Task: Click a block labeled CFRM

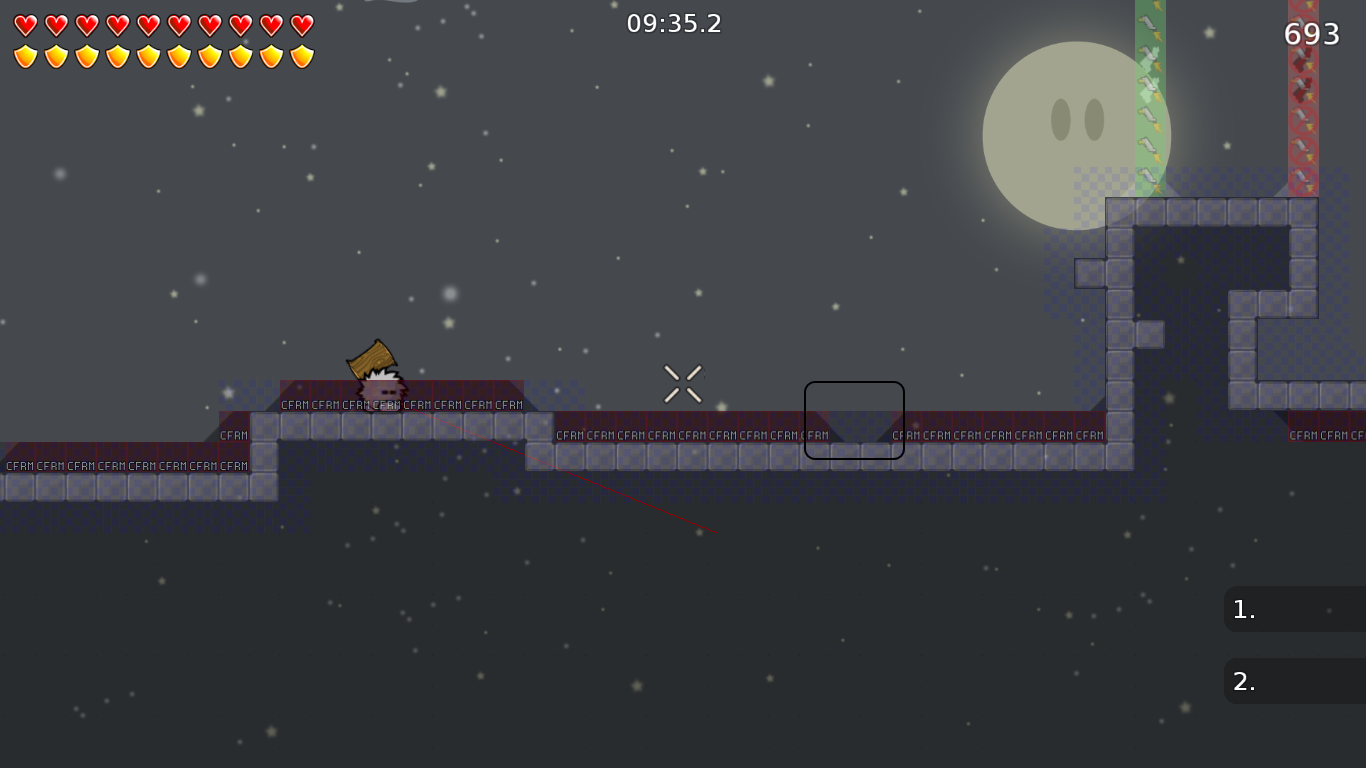Action: [x=294, y=406]
